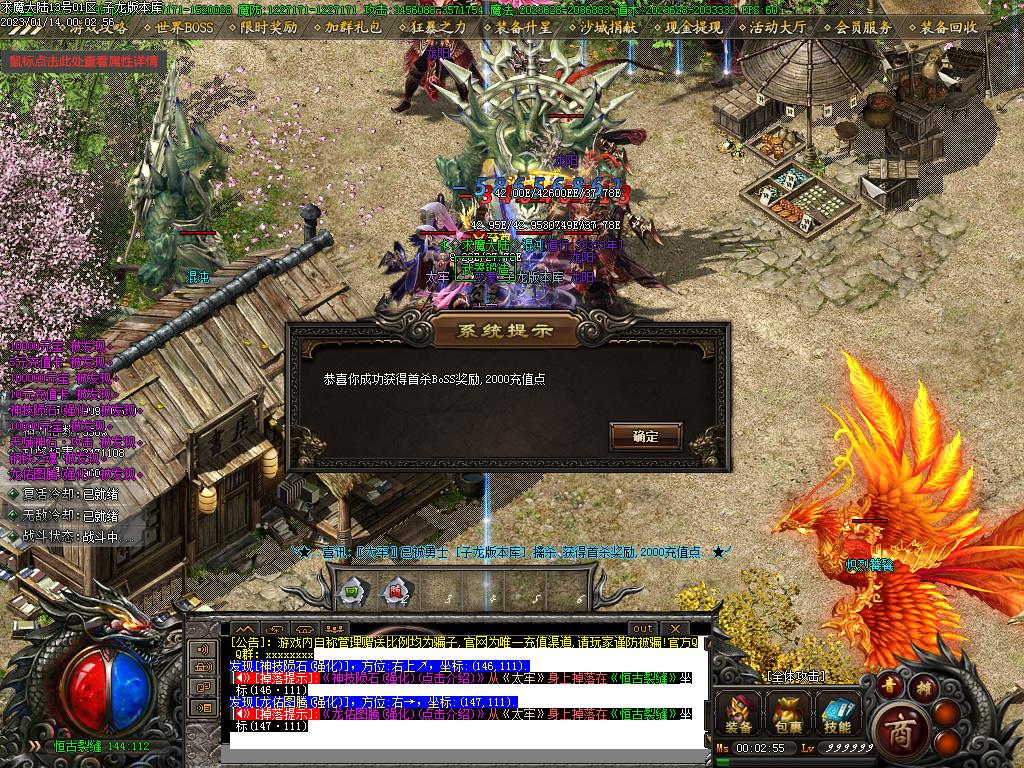Screen dimensions: 1024x768
Task: Click the 'out' button on chat panel
Action: point(643,629)
